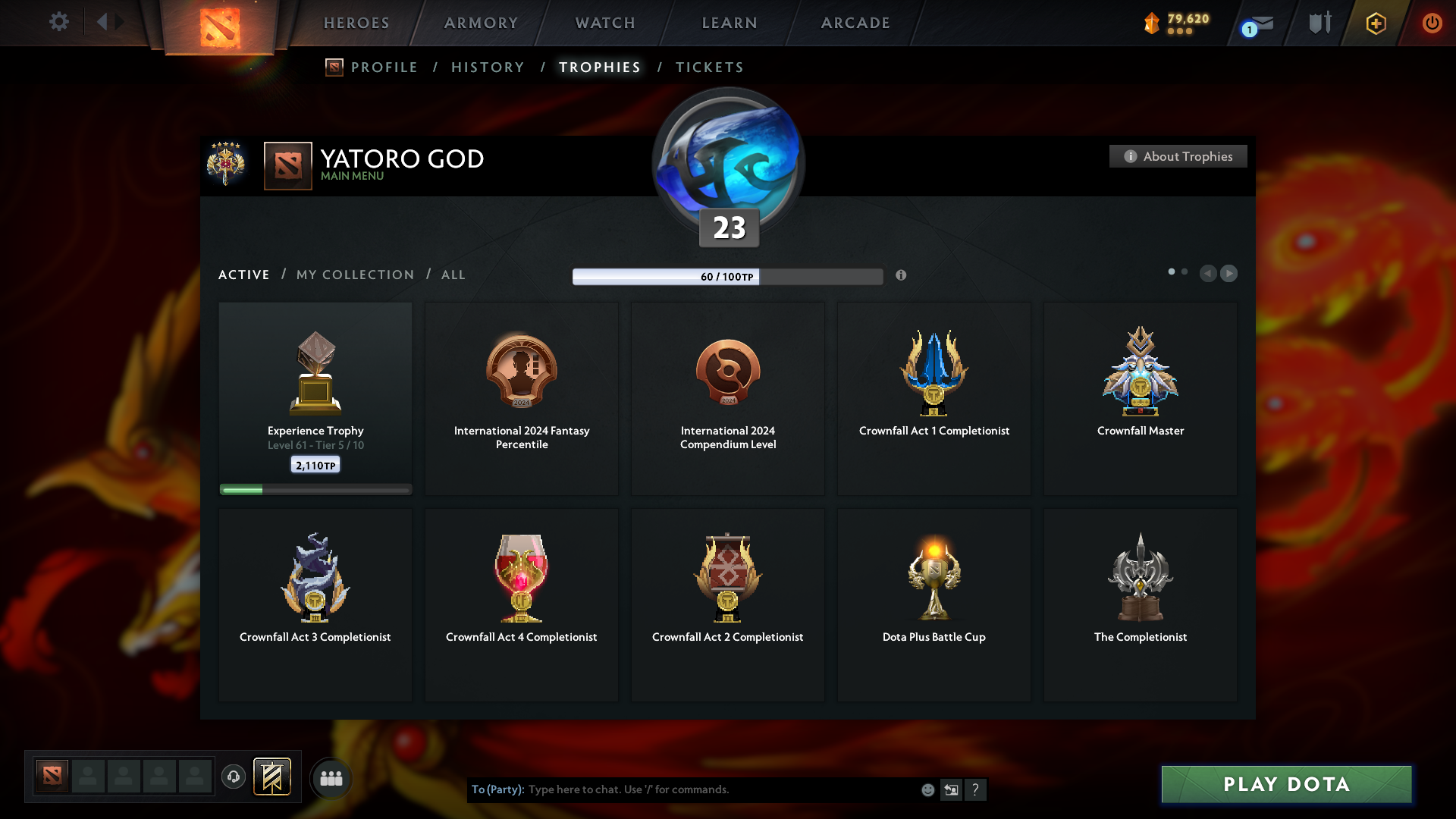This screenshot has width=1456, height=819.
Task: Click the Dota Plus banner icon near party slots
Action: (273, 777)
